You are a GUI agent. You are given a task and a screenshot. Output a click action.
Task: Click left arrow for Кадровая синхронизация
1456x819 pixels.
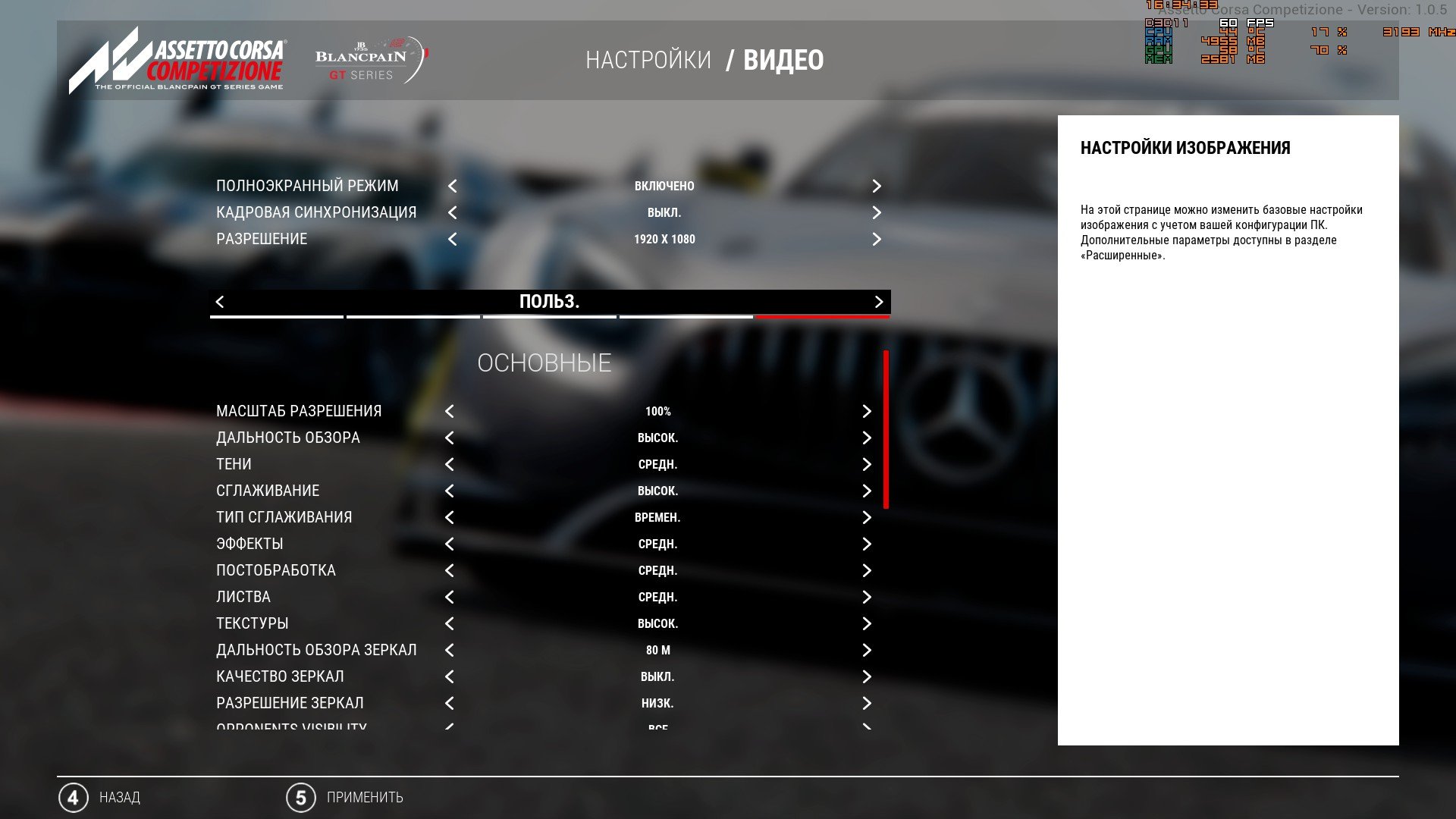[x=452, y=213]
